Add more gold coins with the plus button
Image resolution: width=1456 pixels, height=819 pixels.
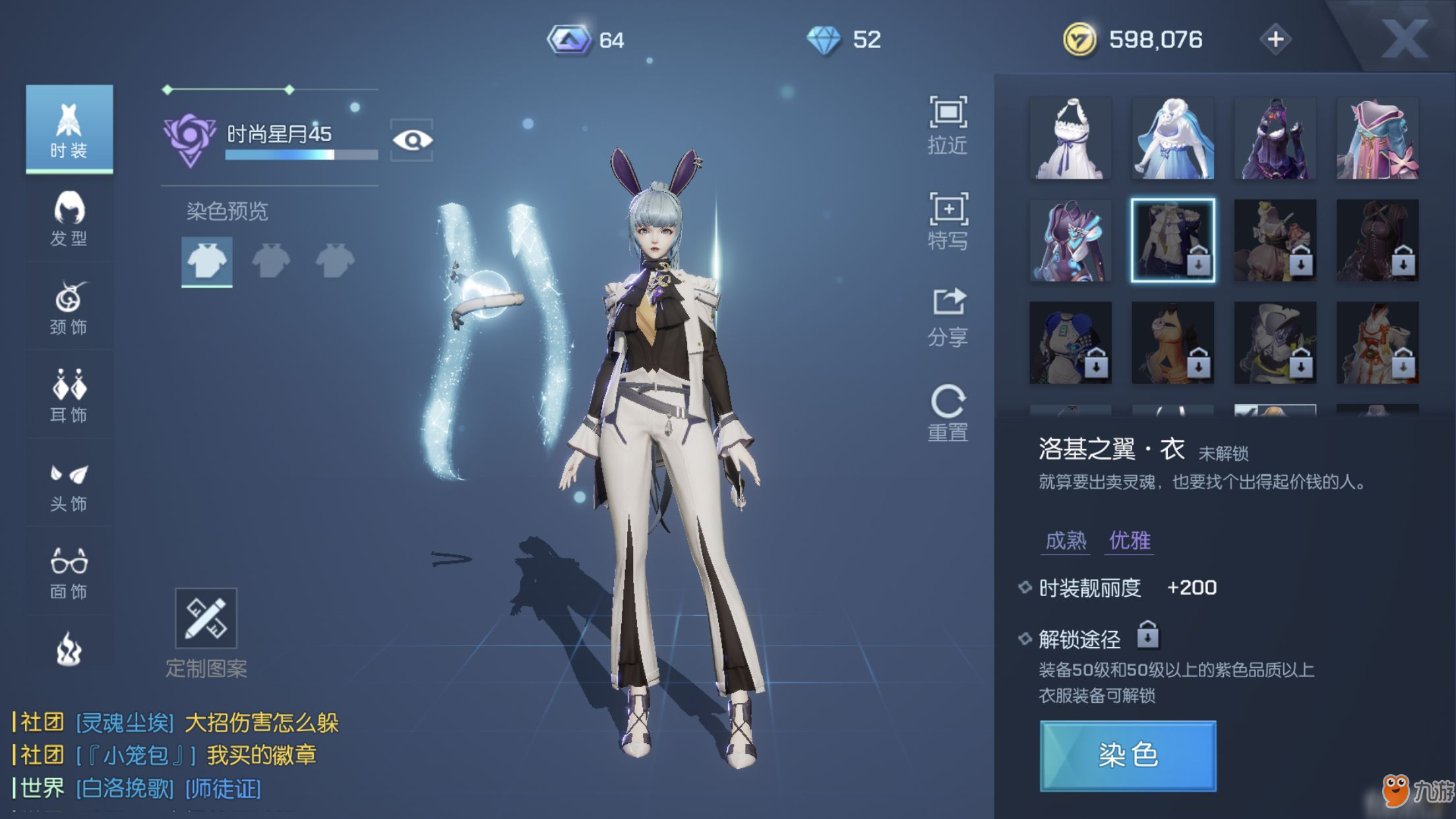1275,40
